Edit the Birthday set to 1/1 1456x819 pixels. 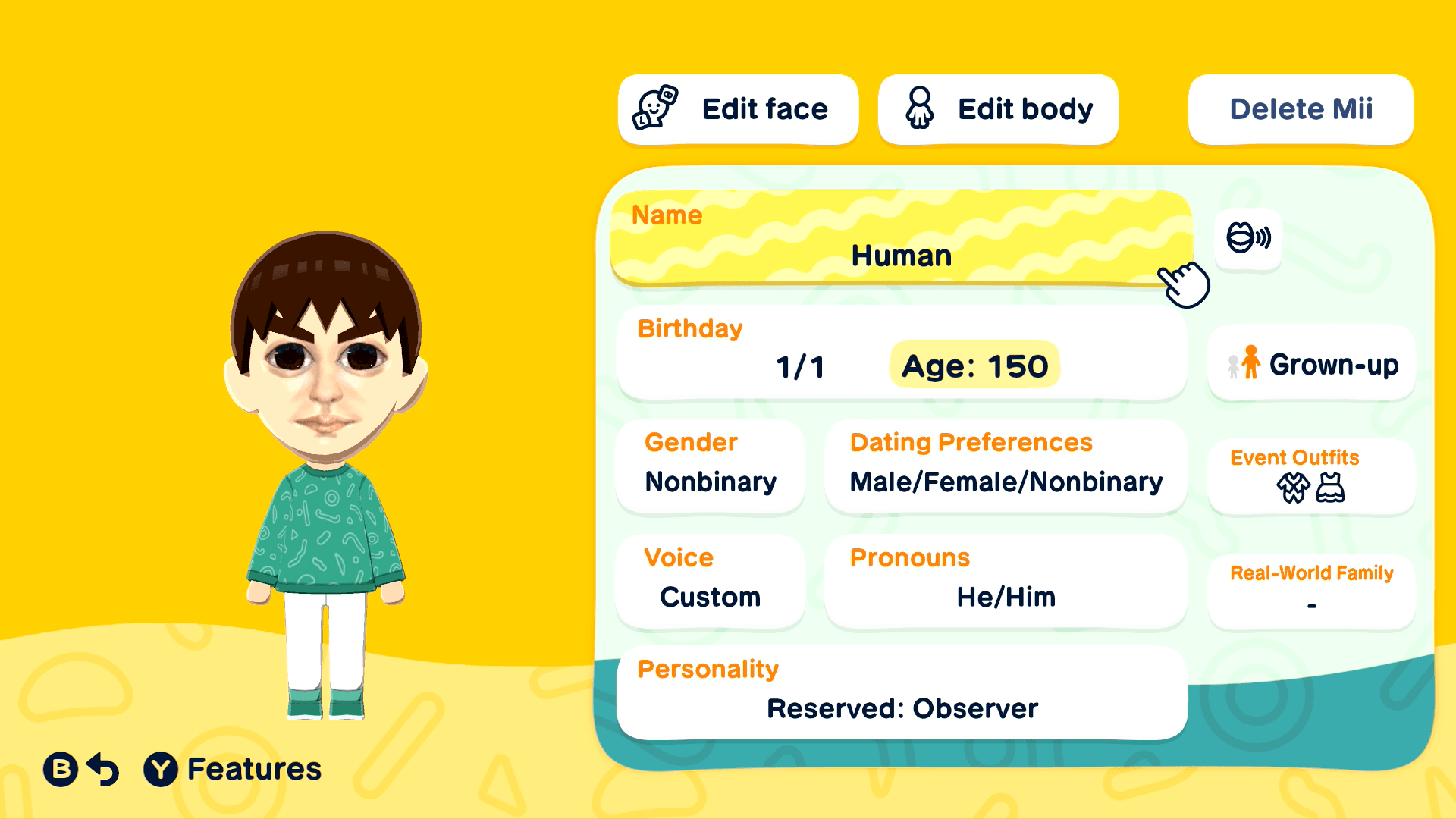point(800,366)
